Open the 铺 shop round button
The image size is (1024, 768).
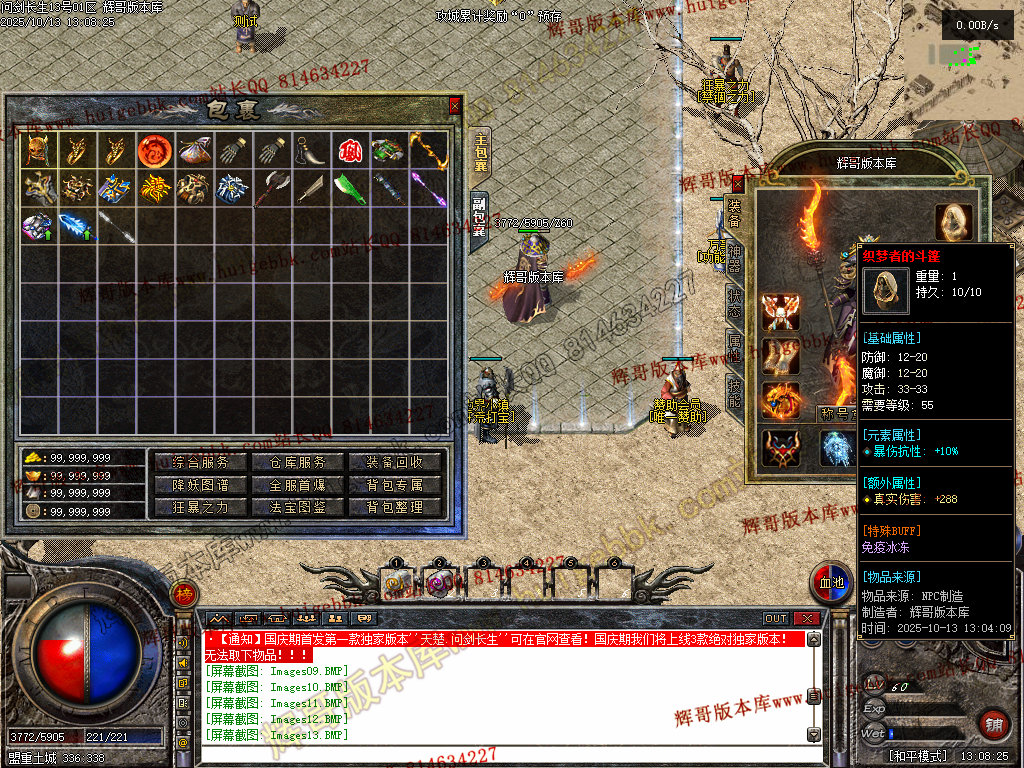point(993,724)
